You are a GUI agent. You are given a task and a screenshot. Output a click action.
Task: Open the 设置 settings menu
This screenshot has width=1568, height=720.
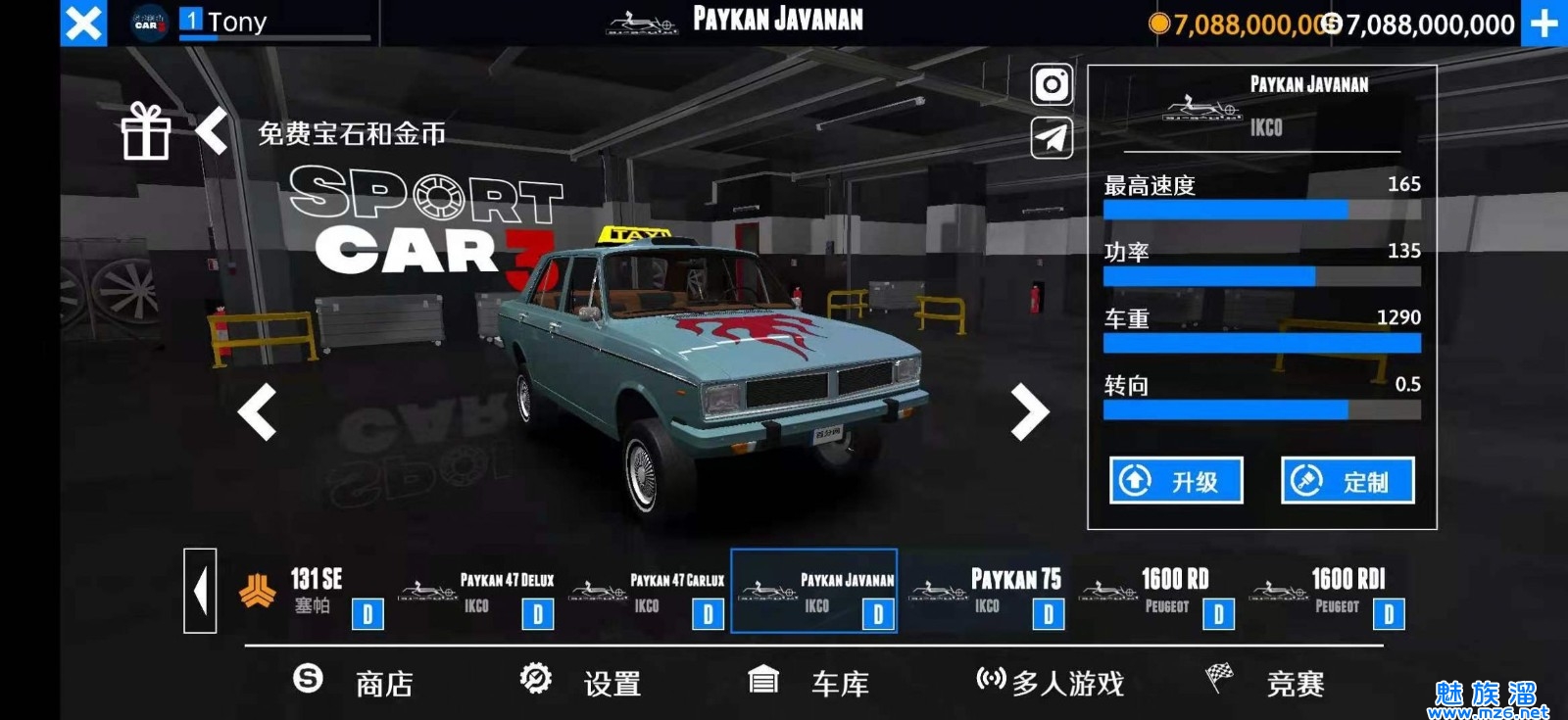click(x=581, y=683)
